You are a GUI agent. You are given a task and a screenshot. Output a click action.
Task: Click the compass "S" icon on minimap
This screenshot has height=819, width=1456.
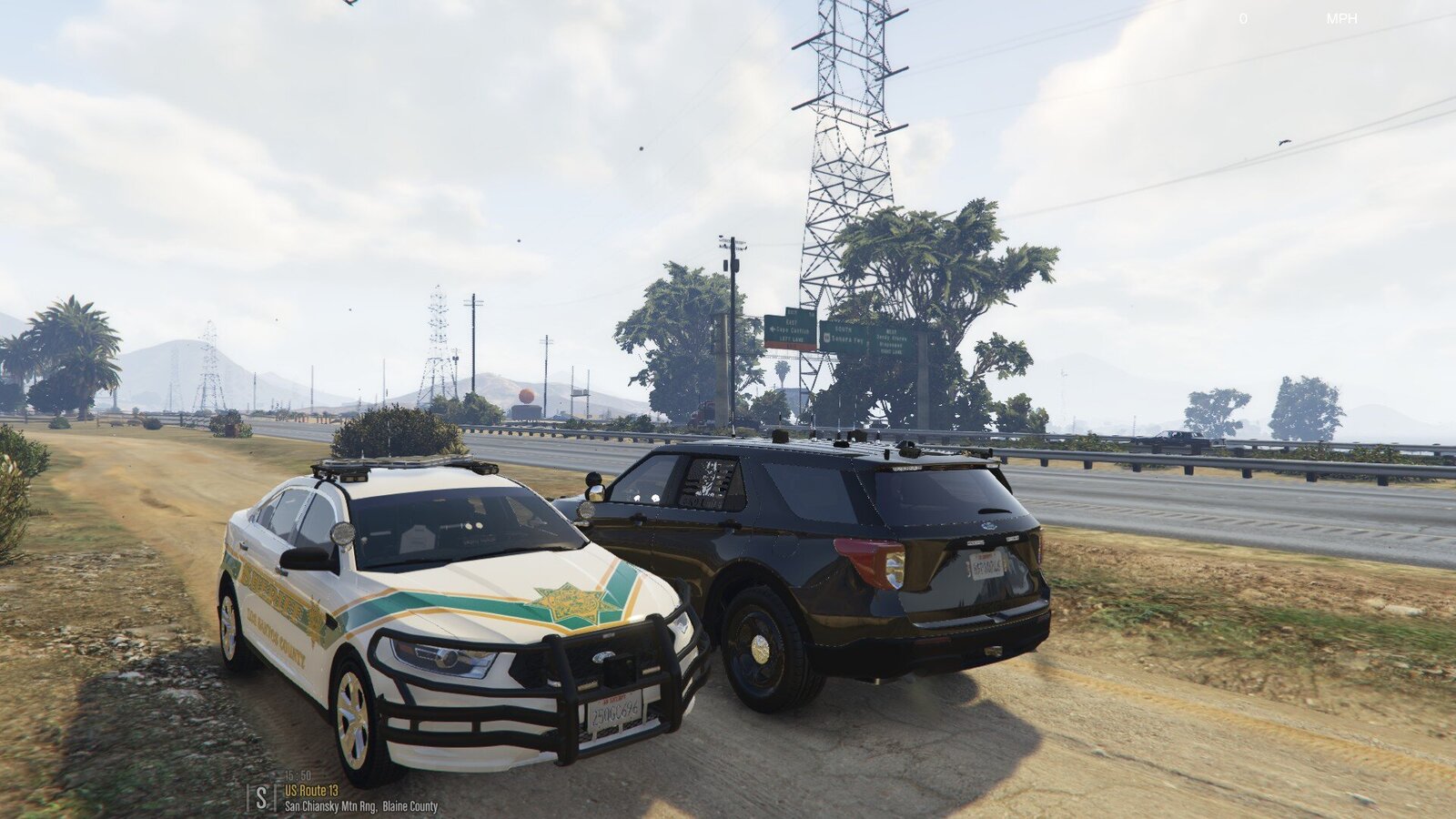click(x=261, y=795)
